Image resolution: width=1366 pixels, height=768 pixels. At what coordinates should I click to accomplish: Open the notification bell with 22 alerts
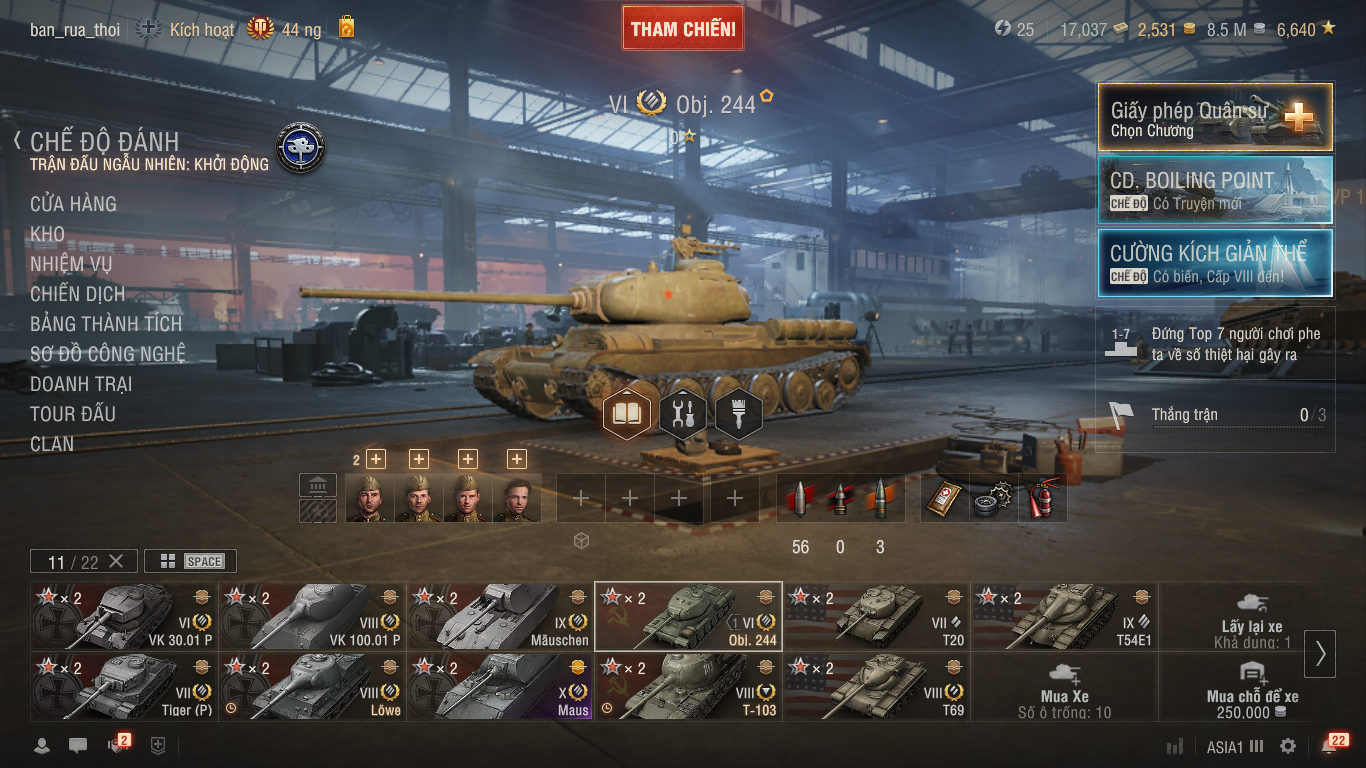click(x=1330, y=746)
